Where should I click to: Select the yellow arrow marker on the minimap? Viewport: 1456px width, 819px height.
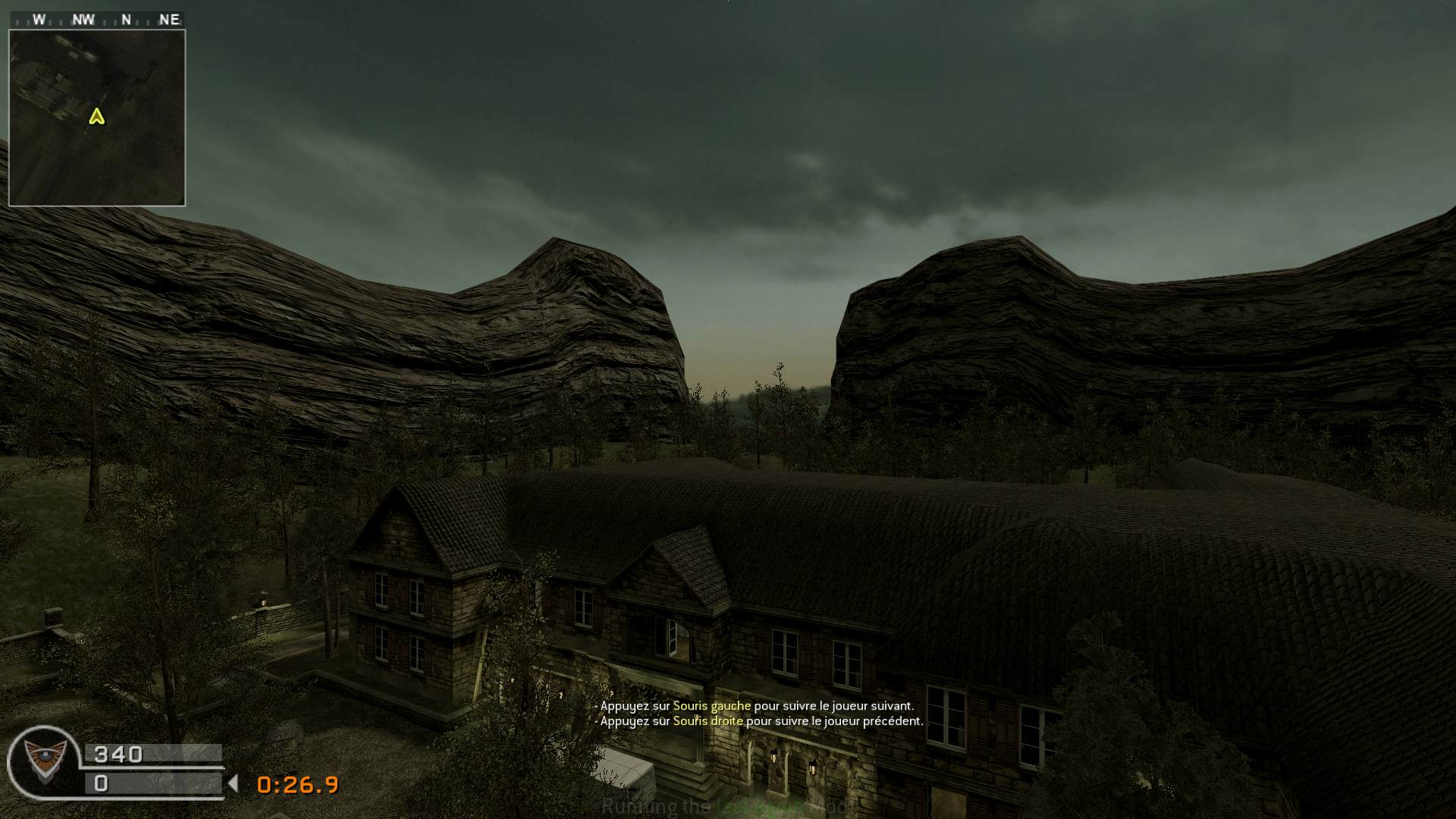click(96, 116)
